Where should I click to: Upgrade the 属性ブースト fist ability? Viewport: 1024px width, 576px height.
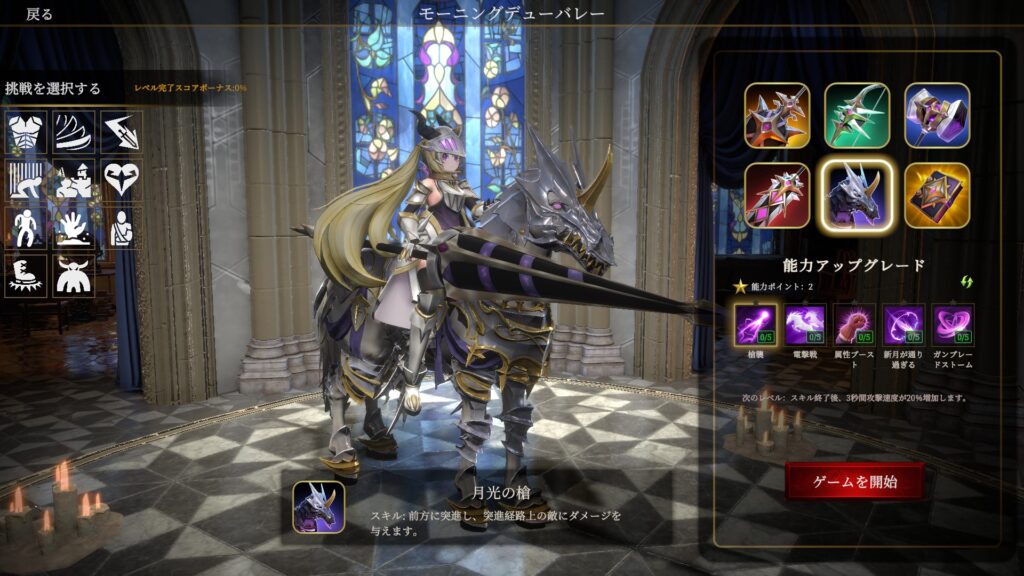(x=854, y=325)
